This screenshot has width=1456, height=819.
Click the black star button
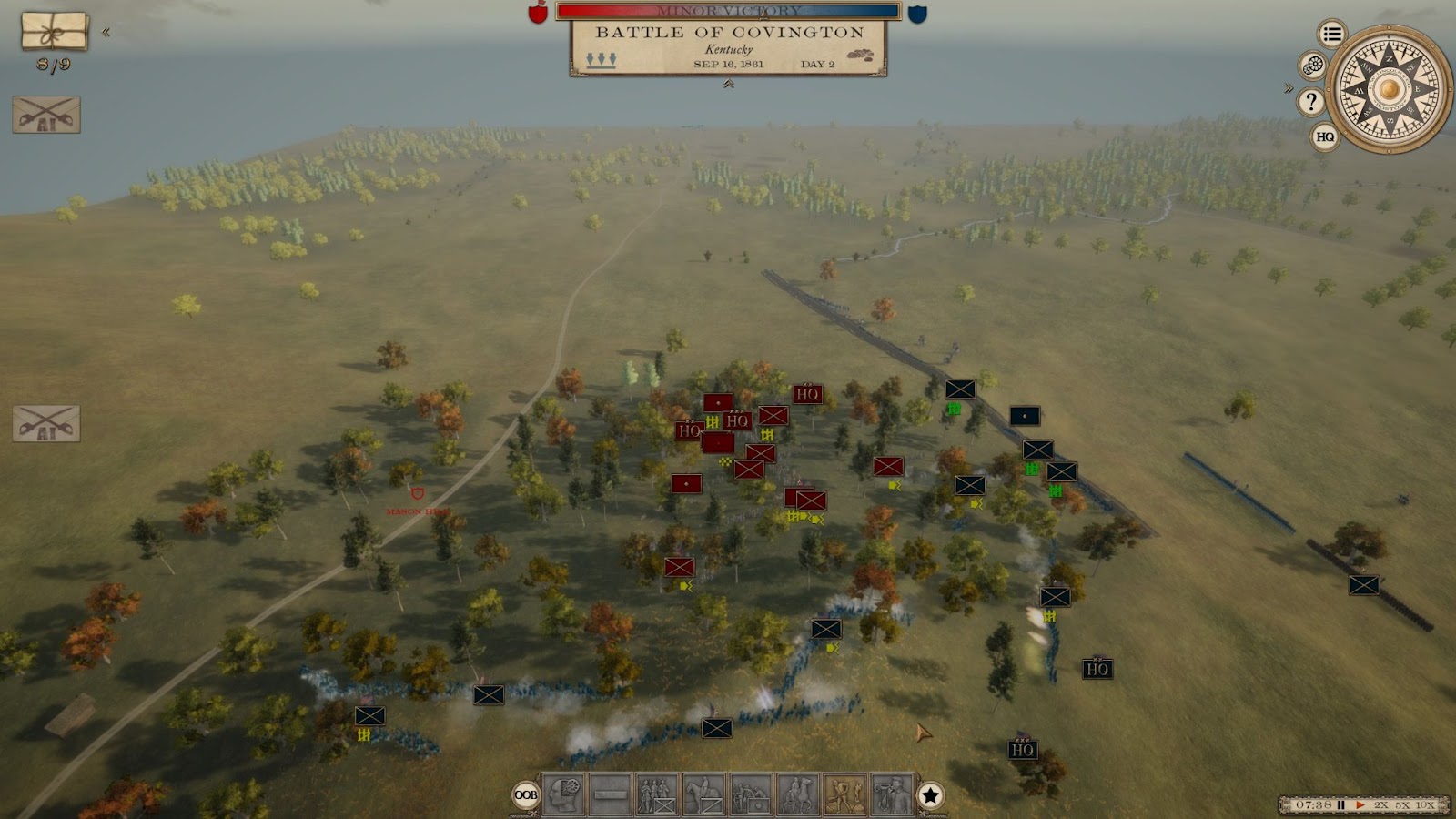tap(930, 796)
